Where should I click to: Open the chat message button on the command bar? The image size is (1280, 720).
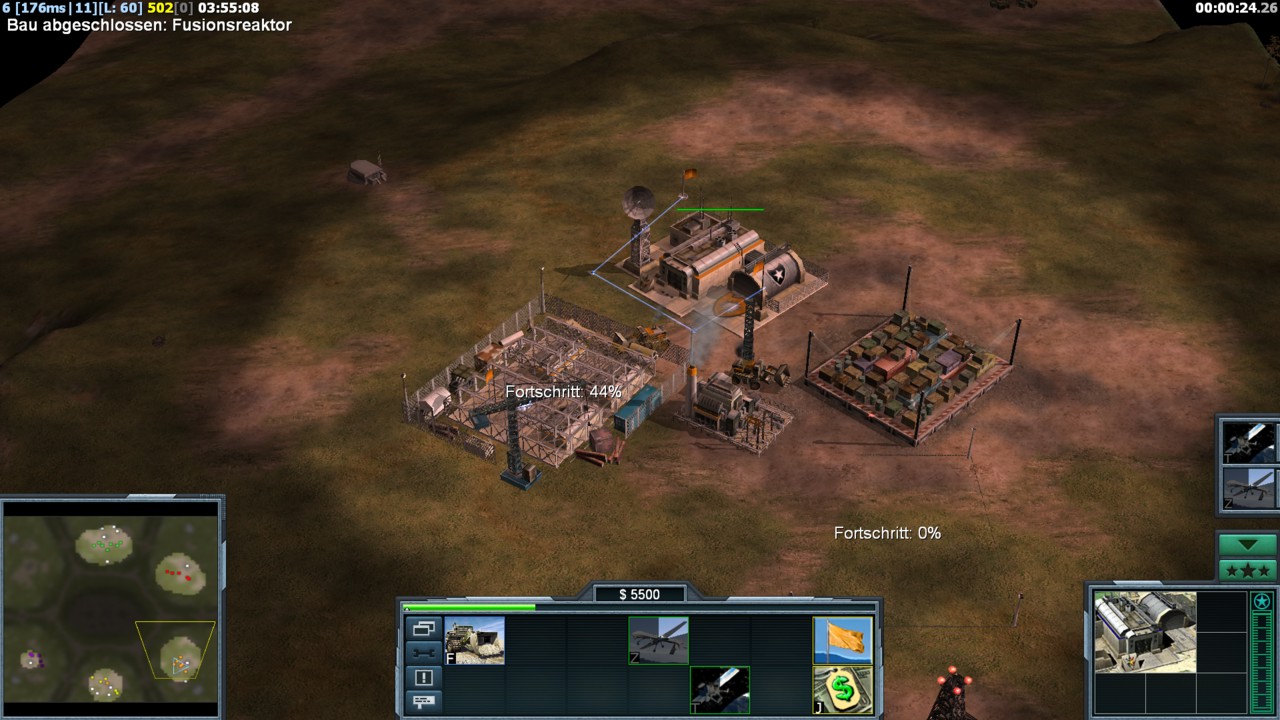click(423, 701)
